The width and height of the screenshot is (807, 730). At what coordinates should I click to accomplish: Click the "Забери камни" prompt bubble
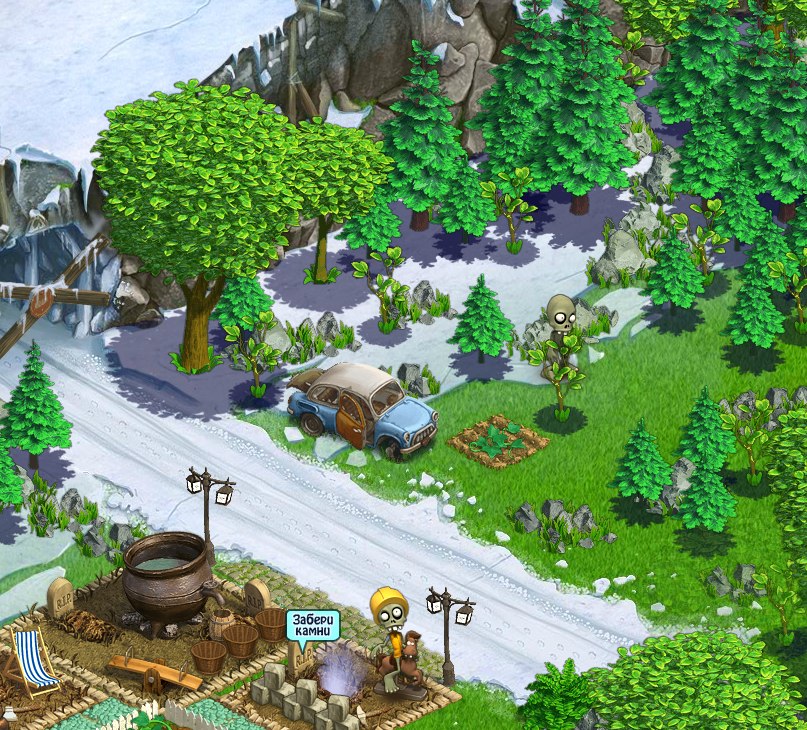(x=313, y=626)
